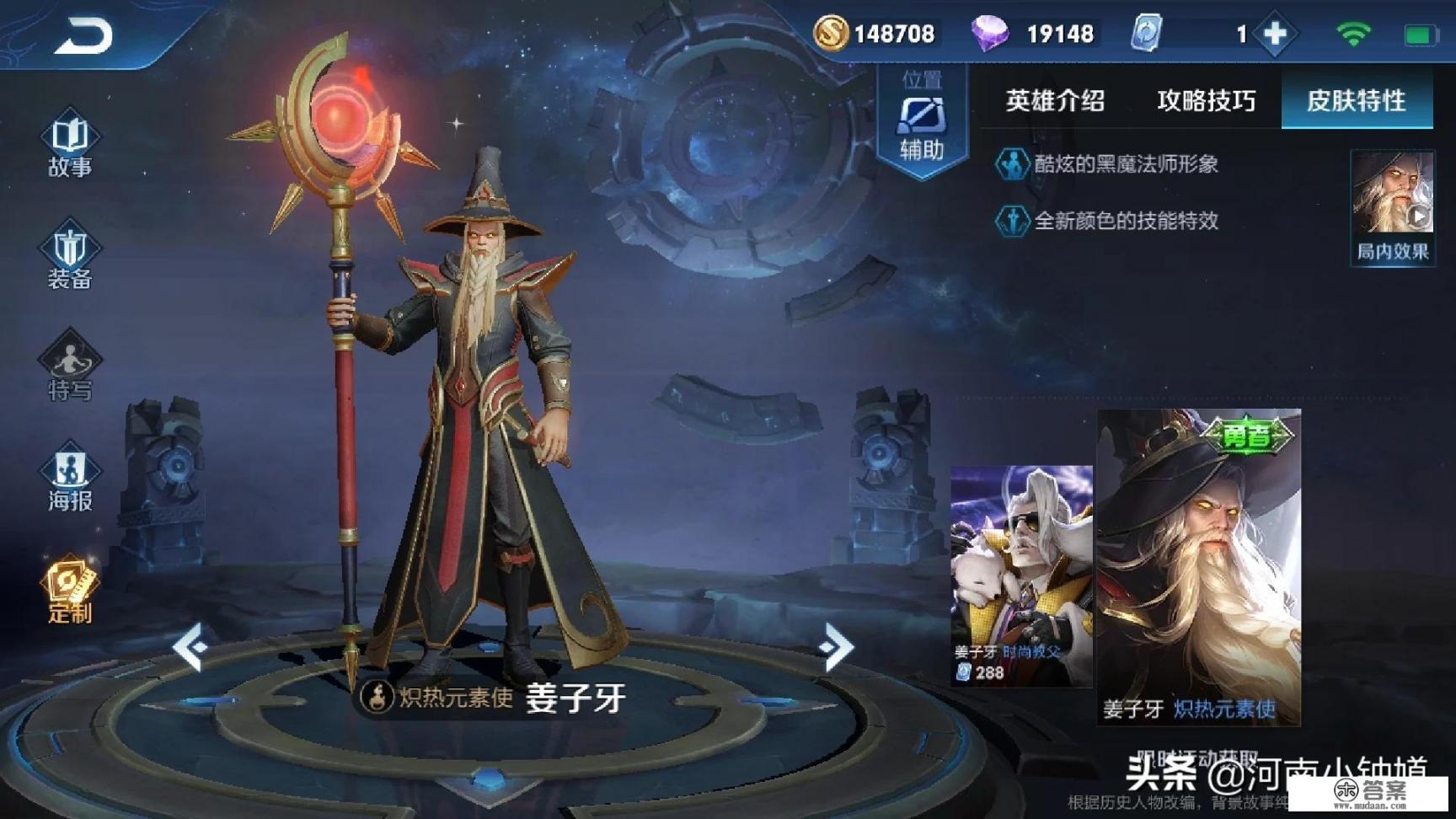Screen dimensions: 1456x819
Task: Open the 故事 story page
Action: tap(70, 143)
